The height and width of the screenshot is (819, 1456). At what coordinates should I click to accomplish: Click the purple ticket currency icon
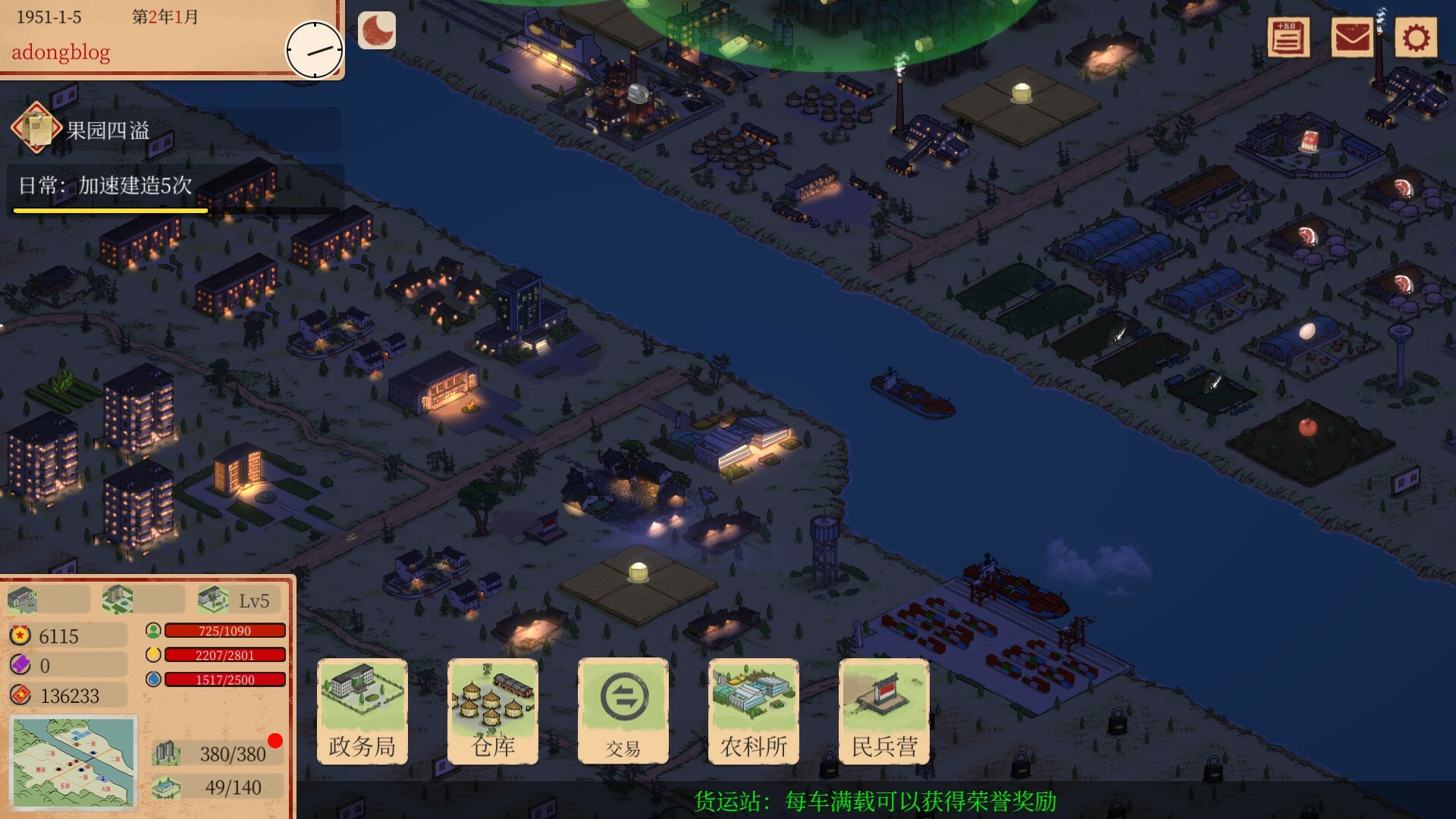pyautogui.click(x=20, y=665)
